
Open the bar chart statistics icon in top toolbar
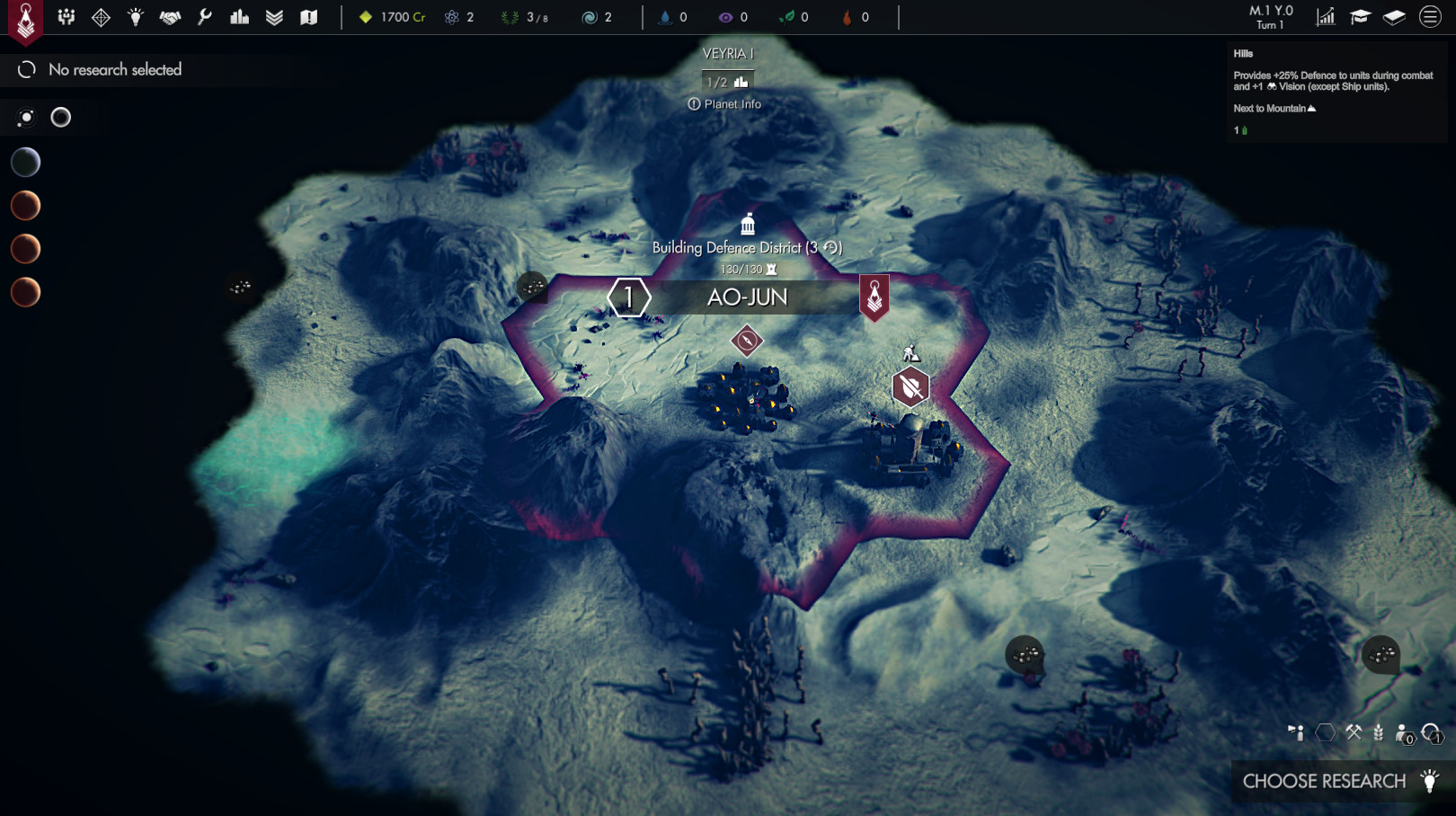pyautogui.click(x=238, y=16)
